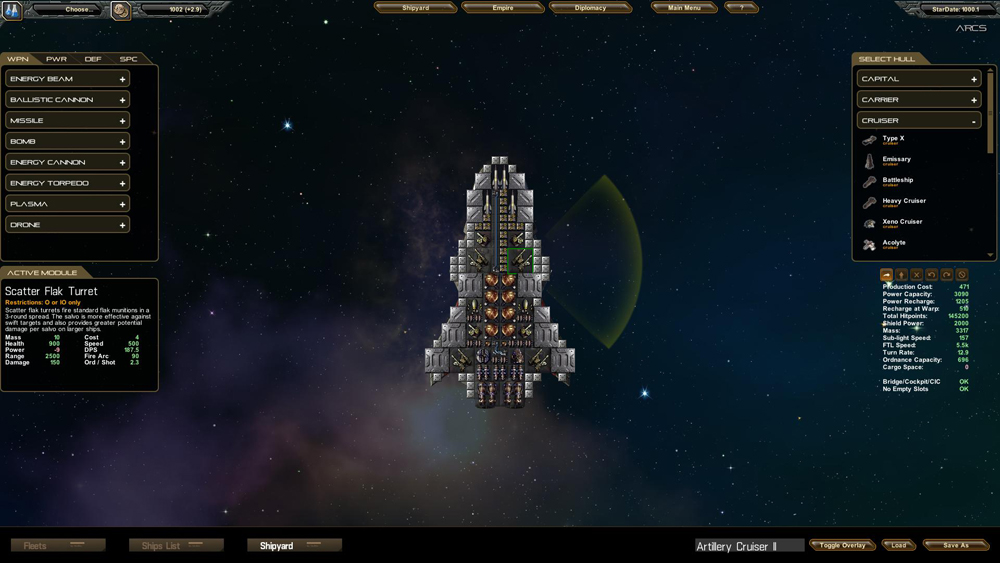The width and height of the screenshot is (1000, 563).
Task: Toggle the ship overlay
Action: [x=842, y=546]
